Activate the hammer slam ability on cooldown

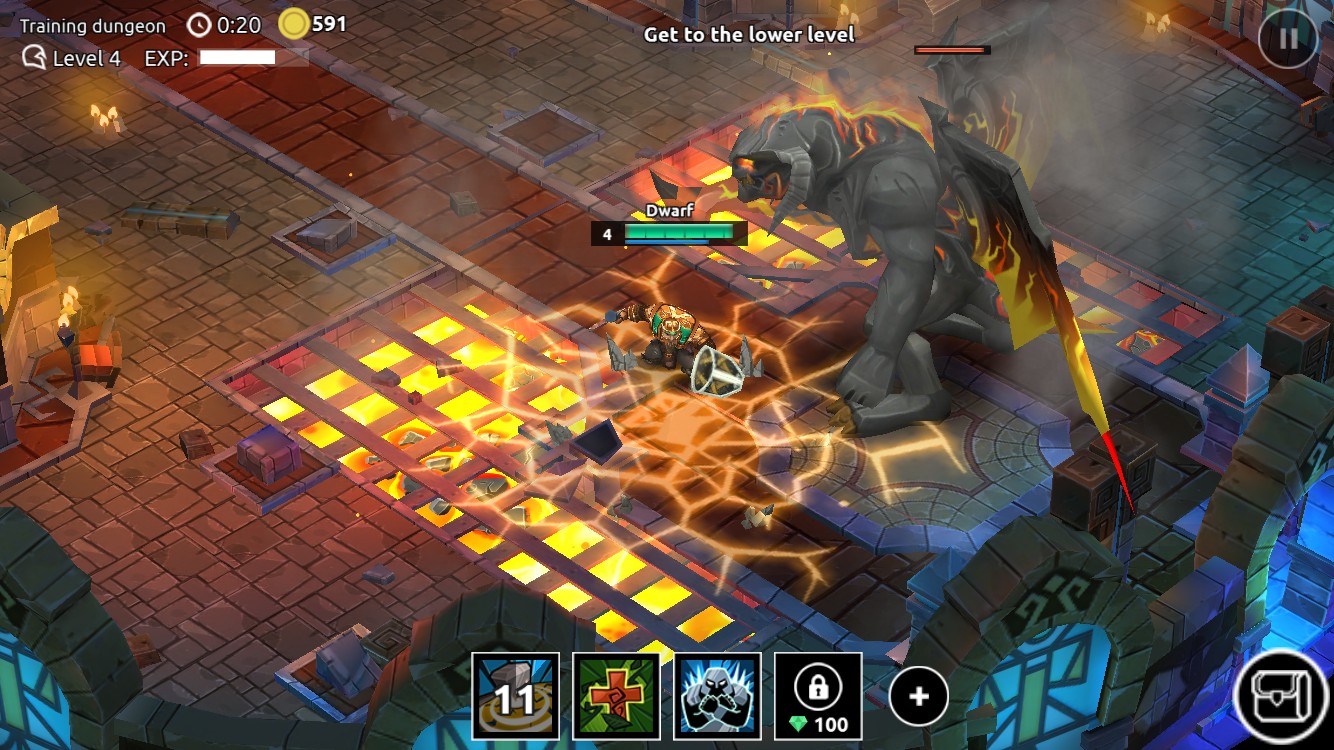tap(515, 696)
